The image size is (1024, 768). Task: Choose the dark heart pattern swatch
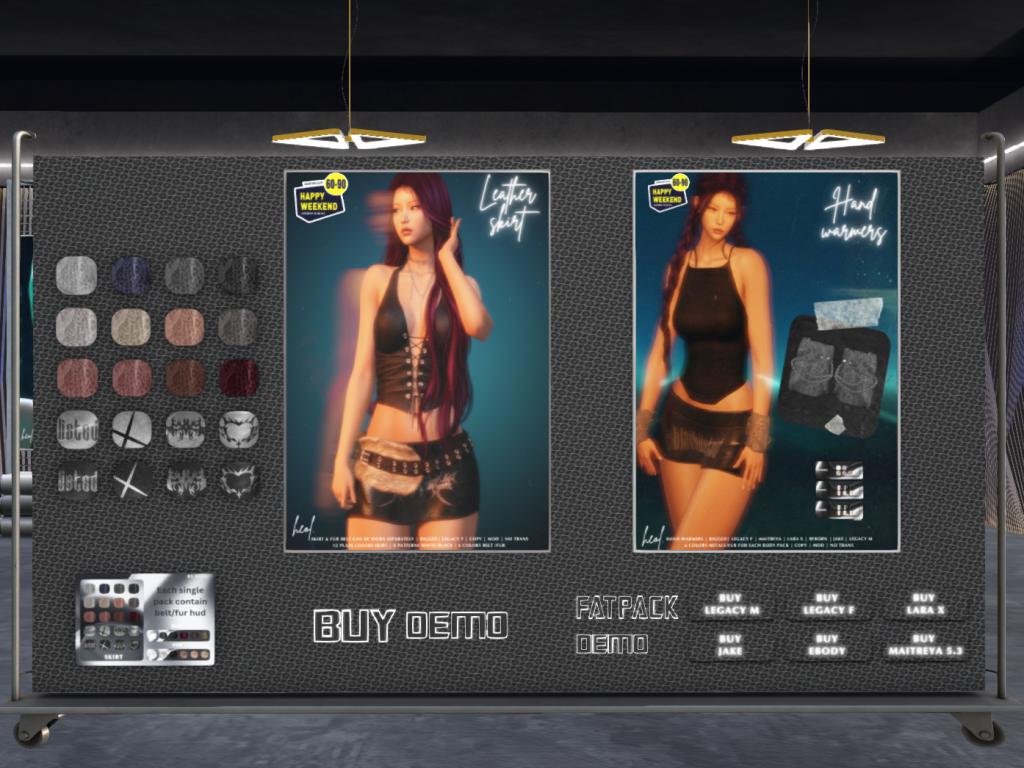tap(239, 481)
